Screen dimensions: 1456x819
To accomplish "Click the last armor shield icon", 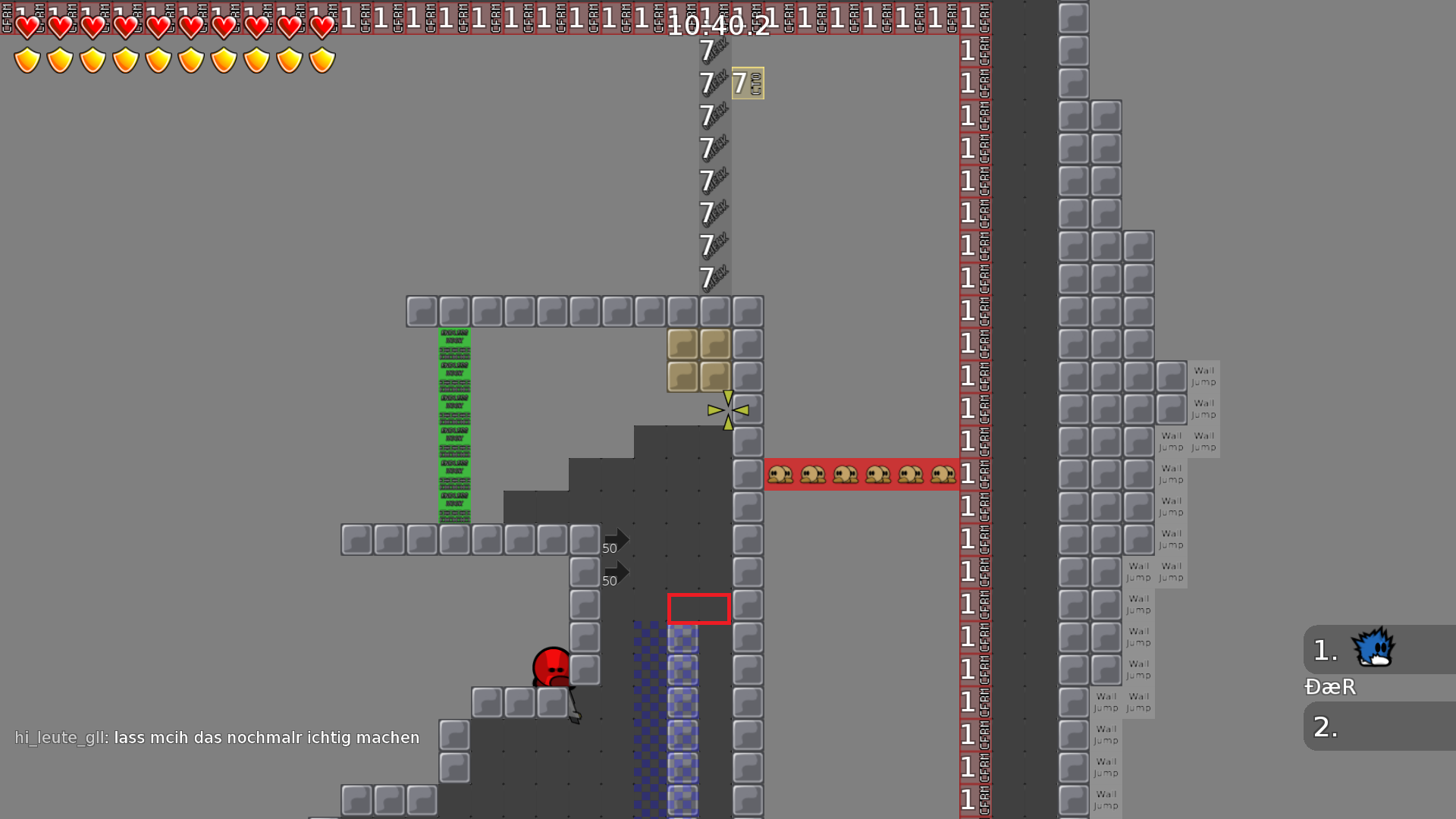I will click(322, 58).
